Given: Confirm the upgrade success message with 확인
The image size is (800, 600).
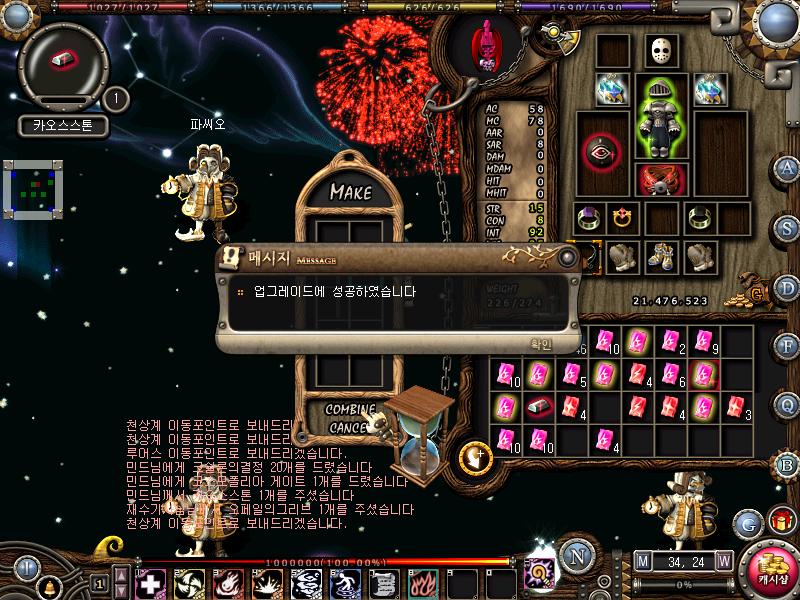Looking at the screenshot, I should pyautogui.click(x=540, y=342).
